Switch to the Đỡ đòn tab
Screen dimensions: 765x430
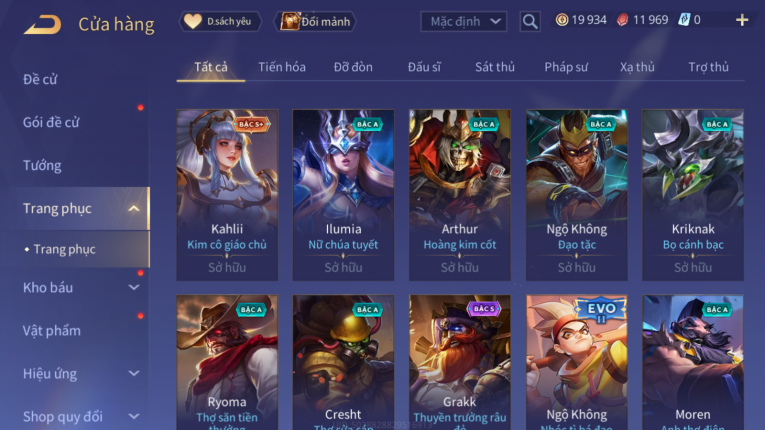click(x=353, y=67)
